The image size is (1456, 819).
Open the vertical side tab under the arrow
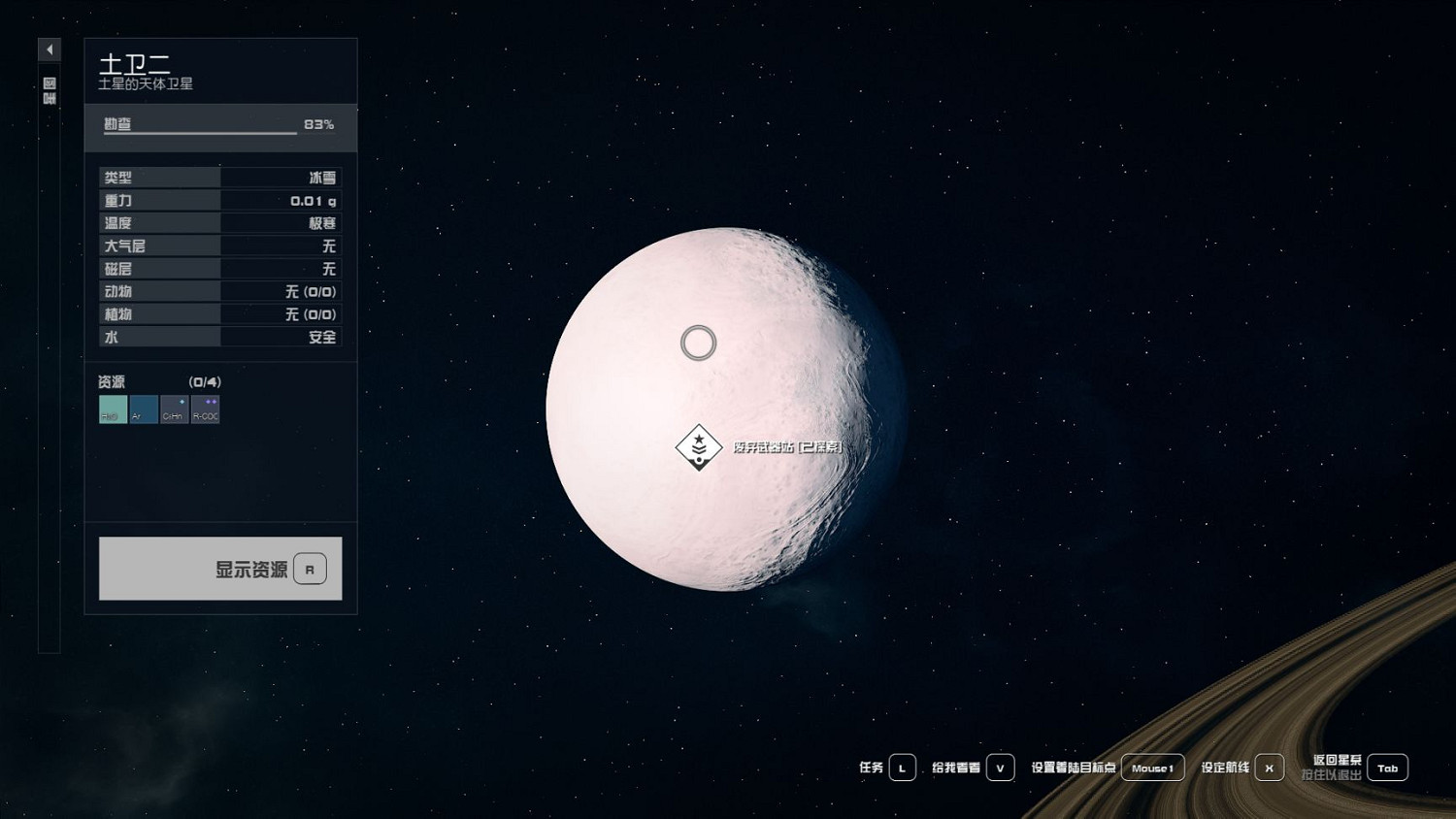[x=50, y=91]
